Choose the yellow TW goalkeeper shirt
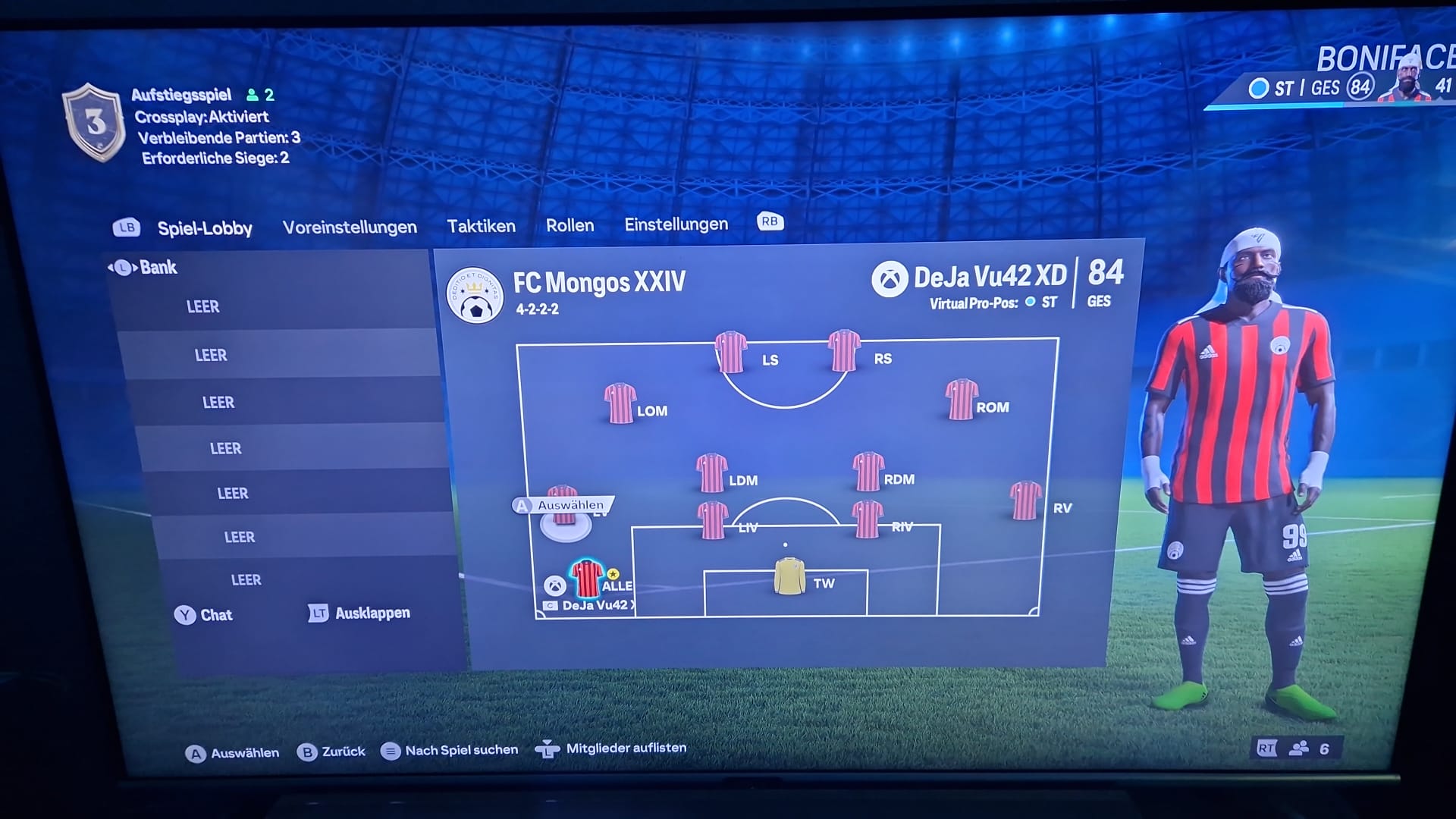The image size is (1456, 819). pos(789,576)
